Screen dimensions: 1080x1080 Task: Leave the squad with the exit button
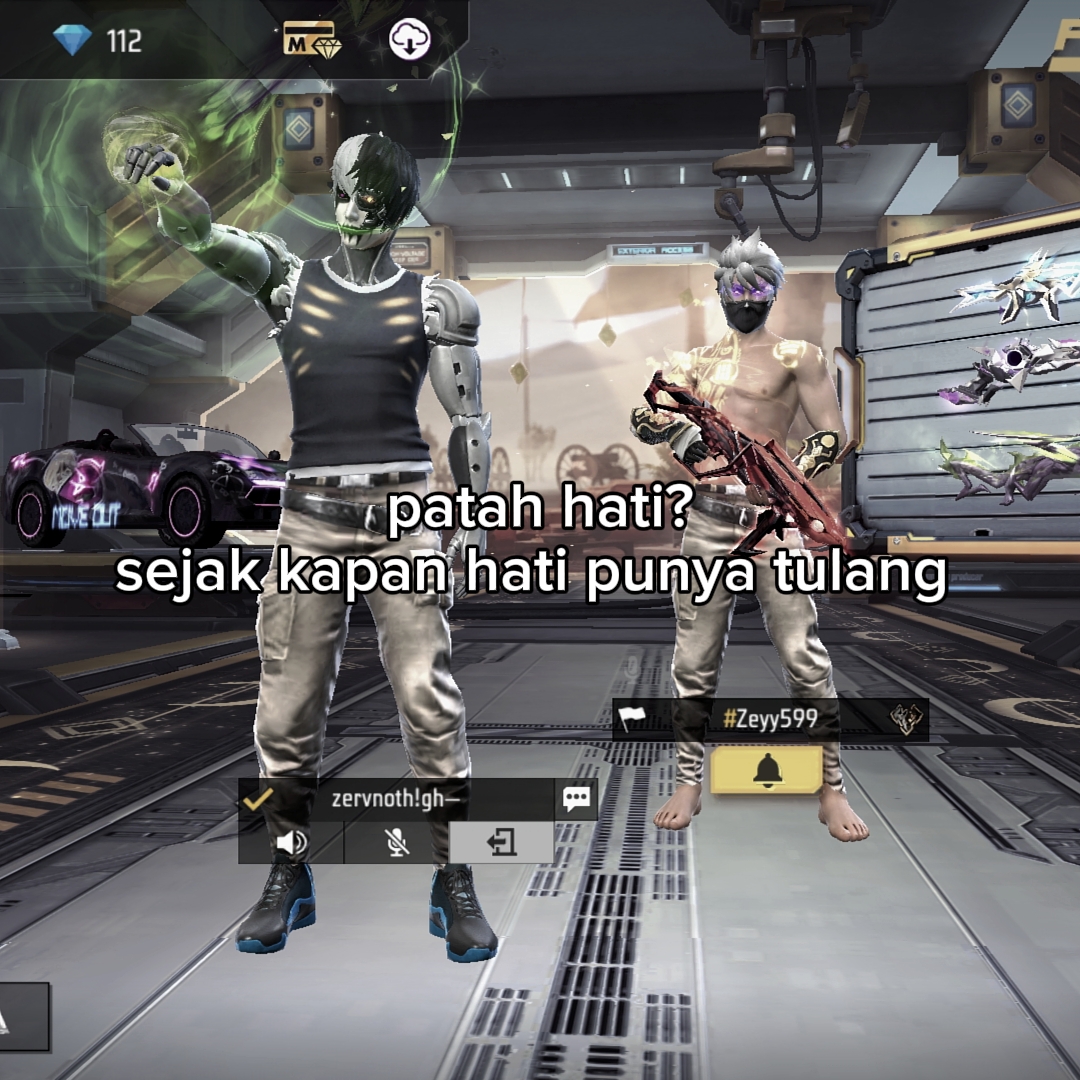(501, 843)
